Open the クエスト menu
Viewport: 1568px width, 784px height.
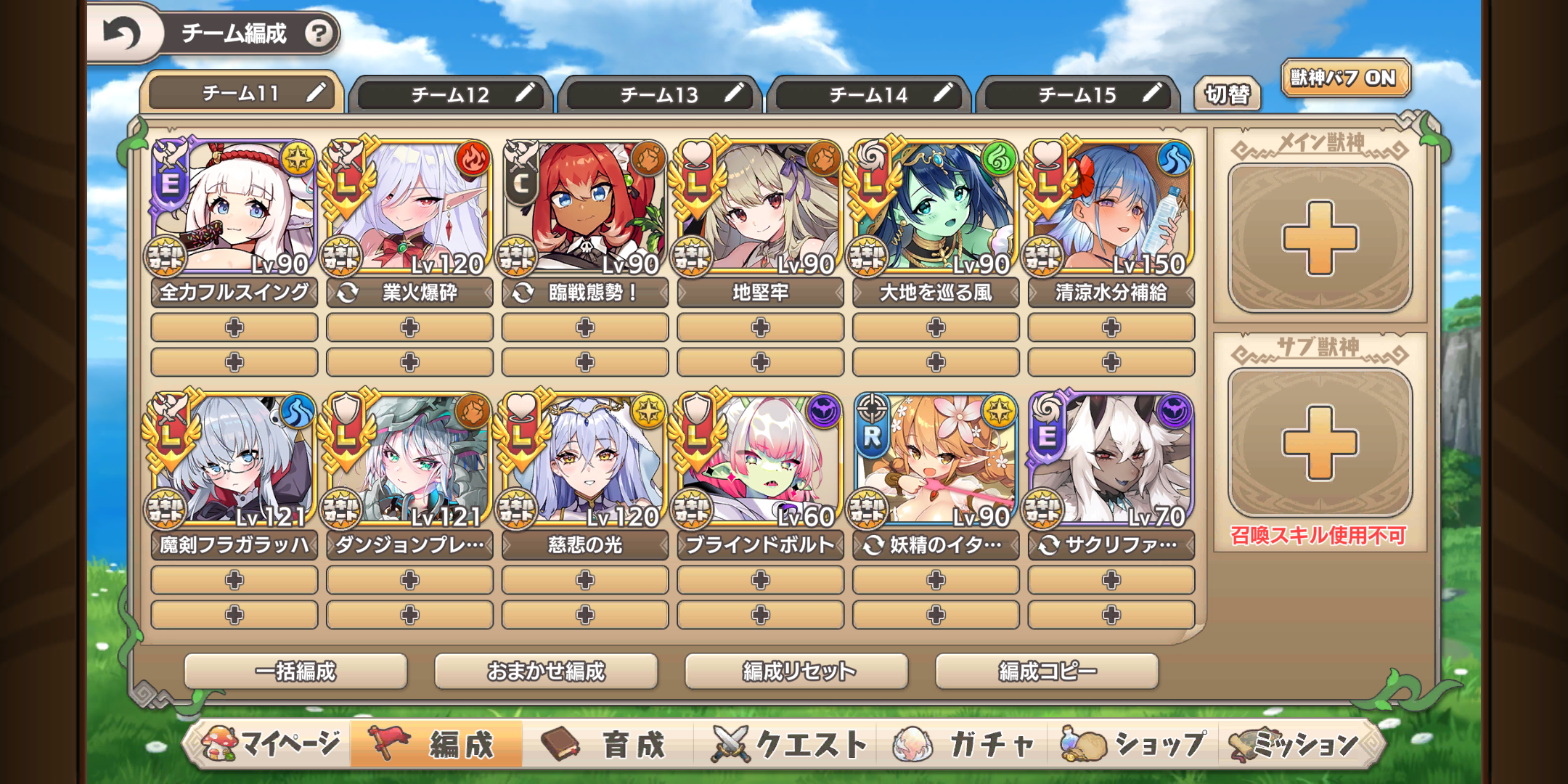[789, 744]
